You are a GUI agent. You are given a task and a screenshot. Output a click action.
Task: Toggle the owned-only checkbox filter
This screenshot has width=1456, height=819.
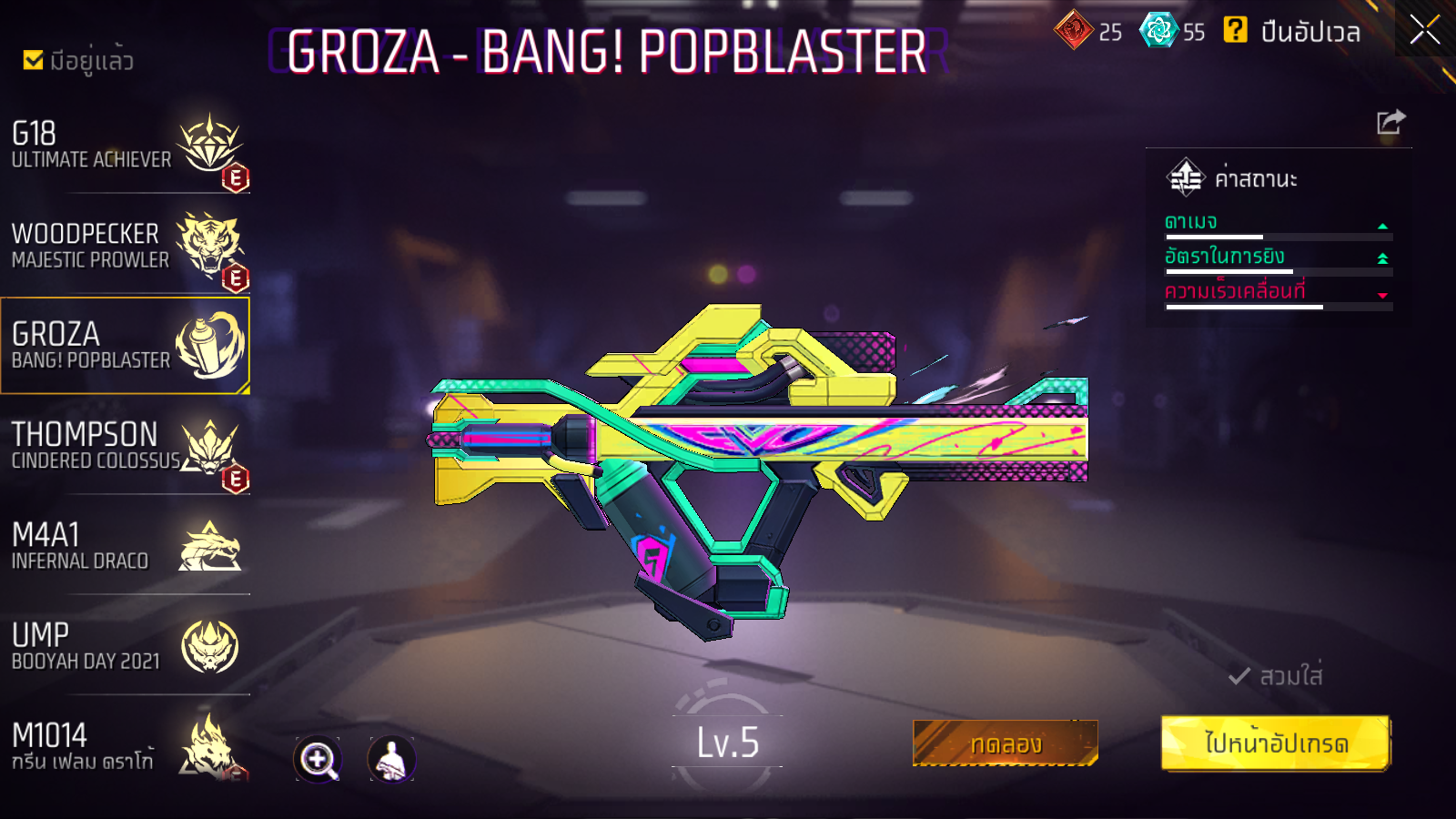click(x=34, y=60)
